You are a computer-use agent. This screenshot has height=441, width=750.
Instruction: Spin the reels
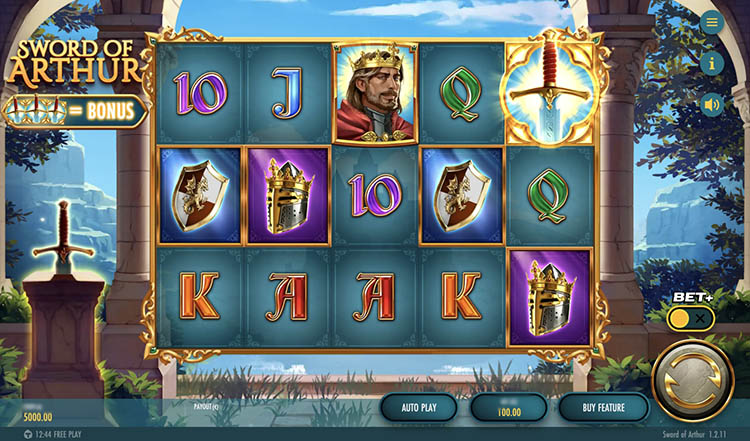tap(691, 381)
